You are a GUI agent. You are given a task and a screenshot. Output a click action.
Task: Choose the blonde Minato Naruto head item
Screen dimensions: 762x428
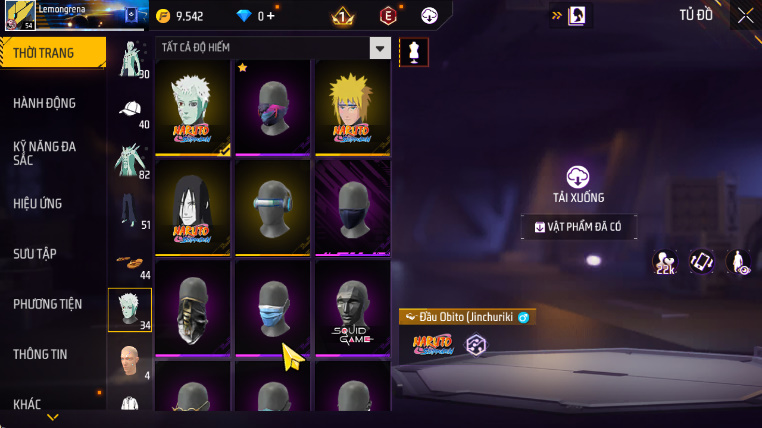click(353, 106)
